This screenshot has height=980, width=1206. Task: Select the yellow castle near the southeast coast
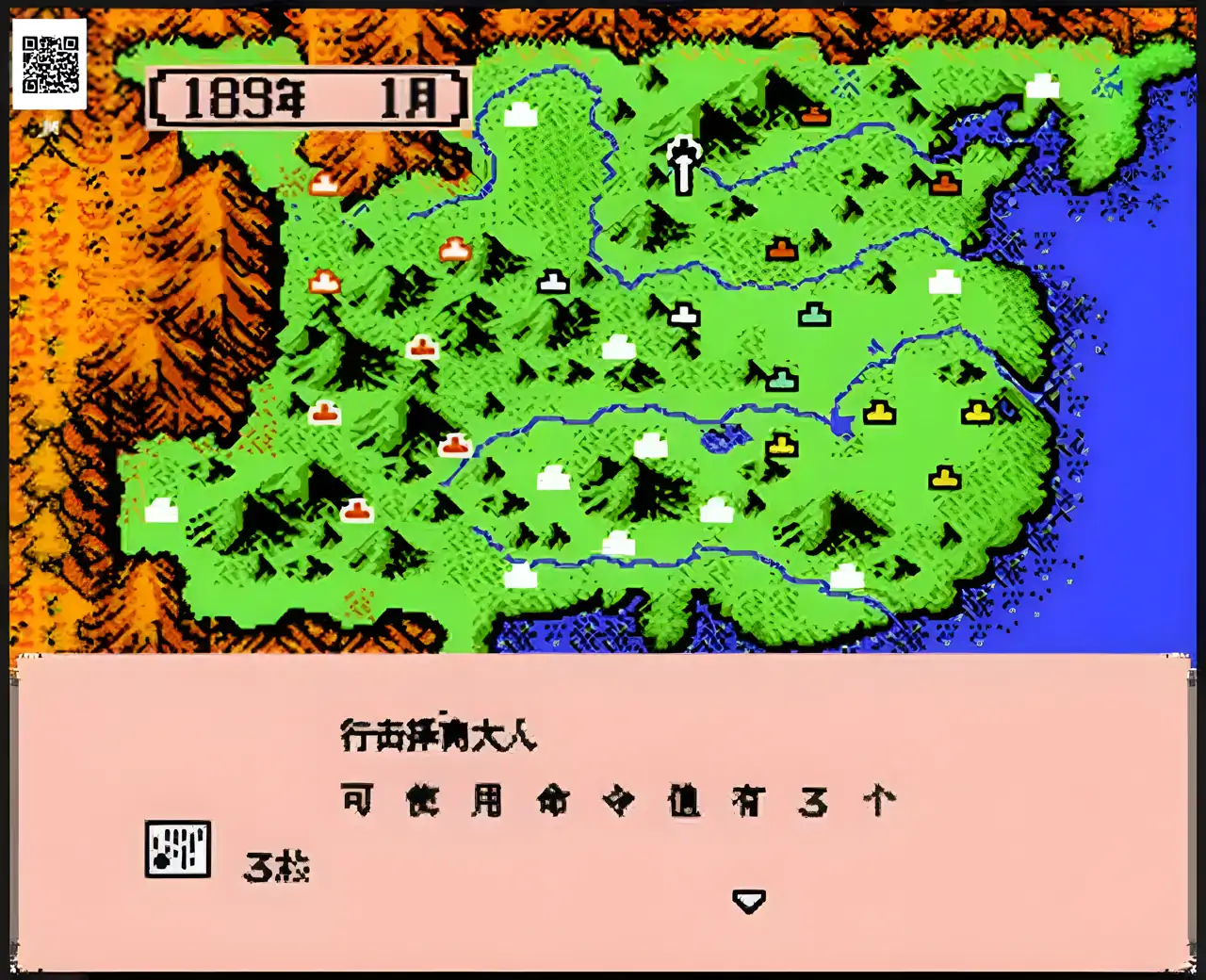tap(945, 479)
